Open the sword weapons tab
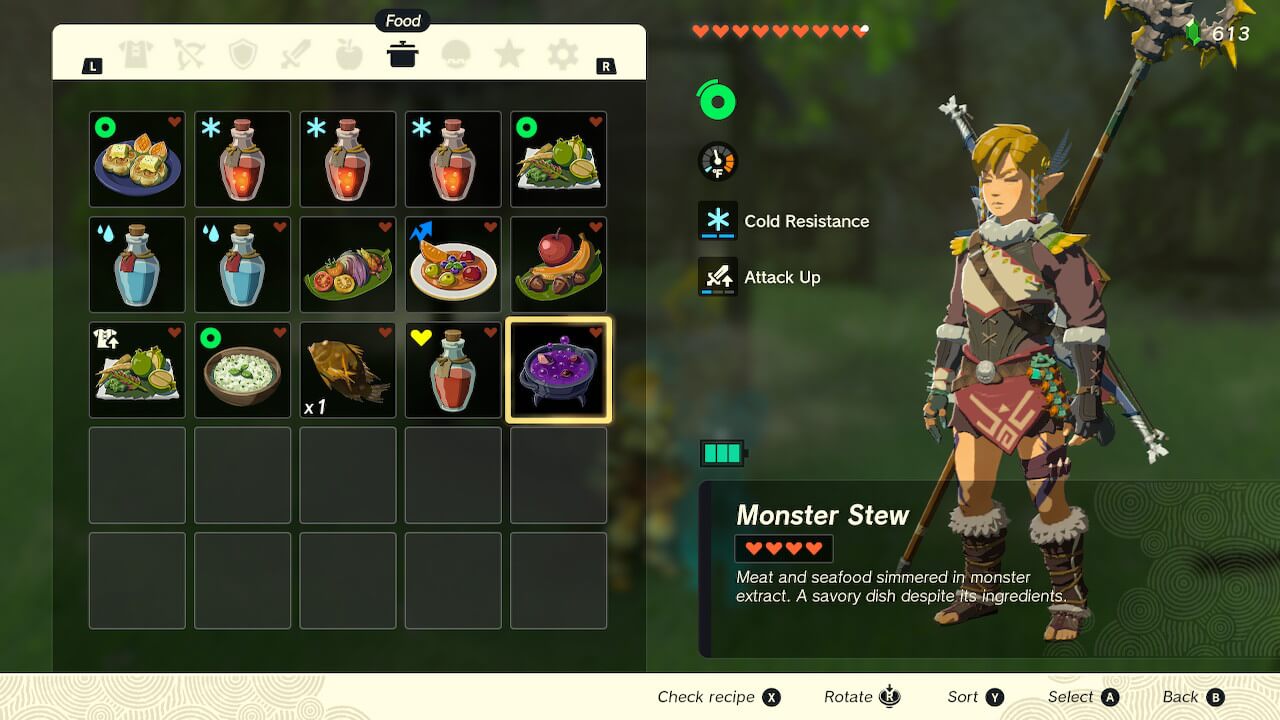The width and height of the screenshot is (1280, 720). click(x=296, y=54)
